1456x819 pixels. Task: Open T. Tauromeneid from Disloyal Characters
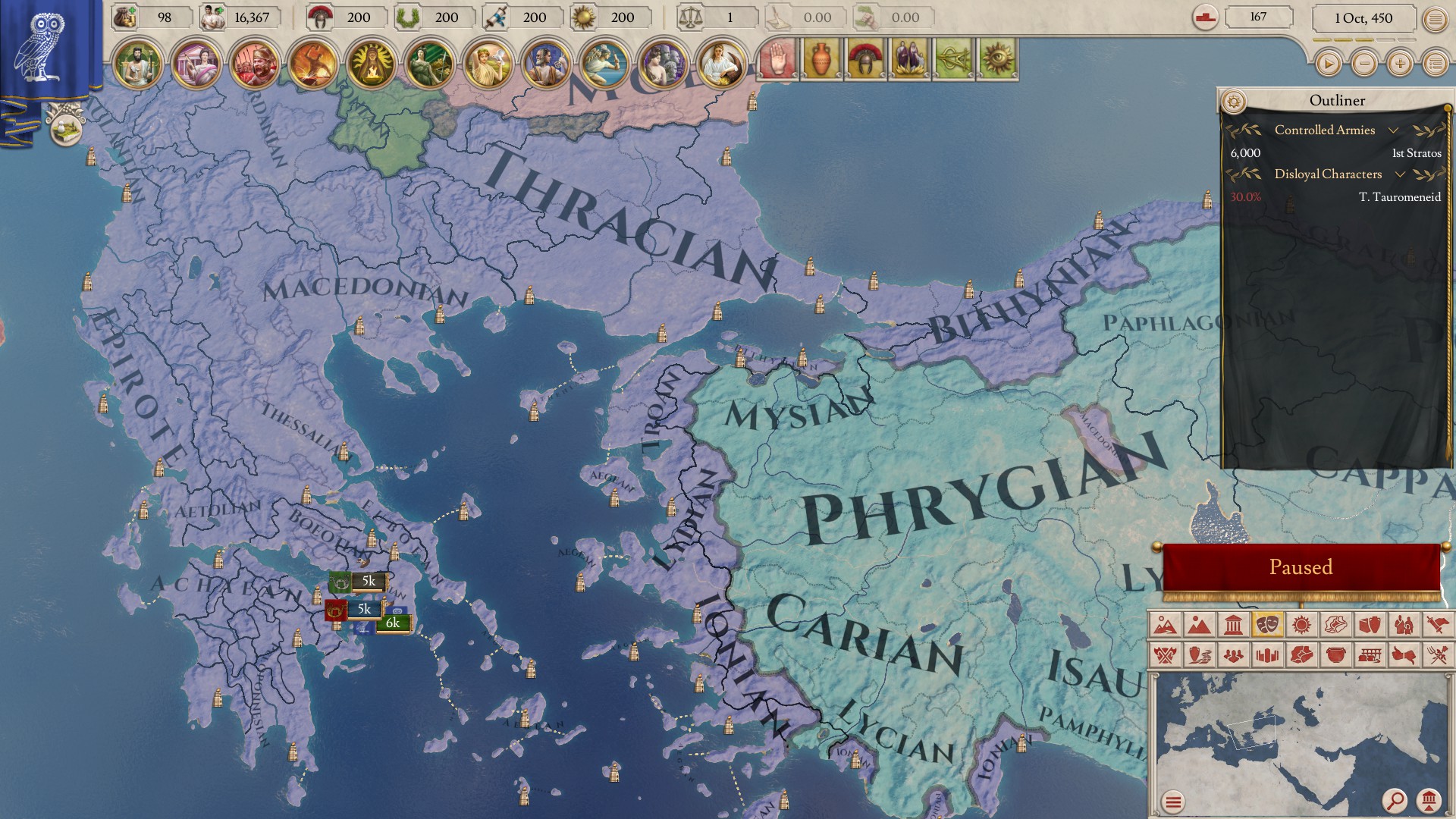(1401, 196)
